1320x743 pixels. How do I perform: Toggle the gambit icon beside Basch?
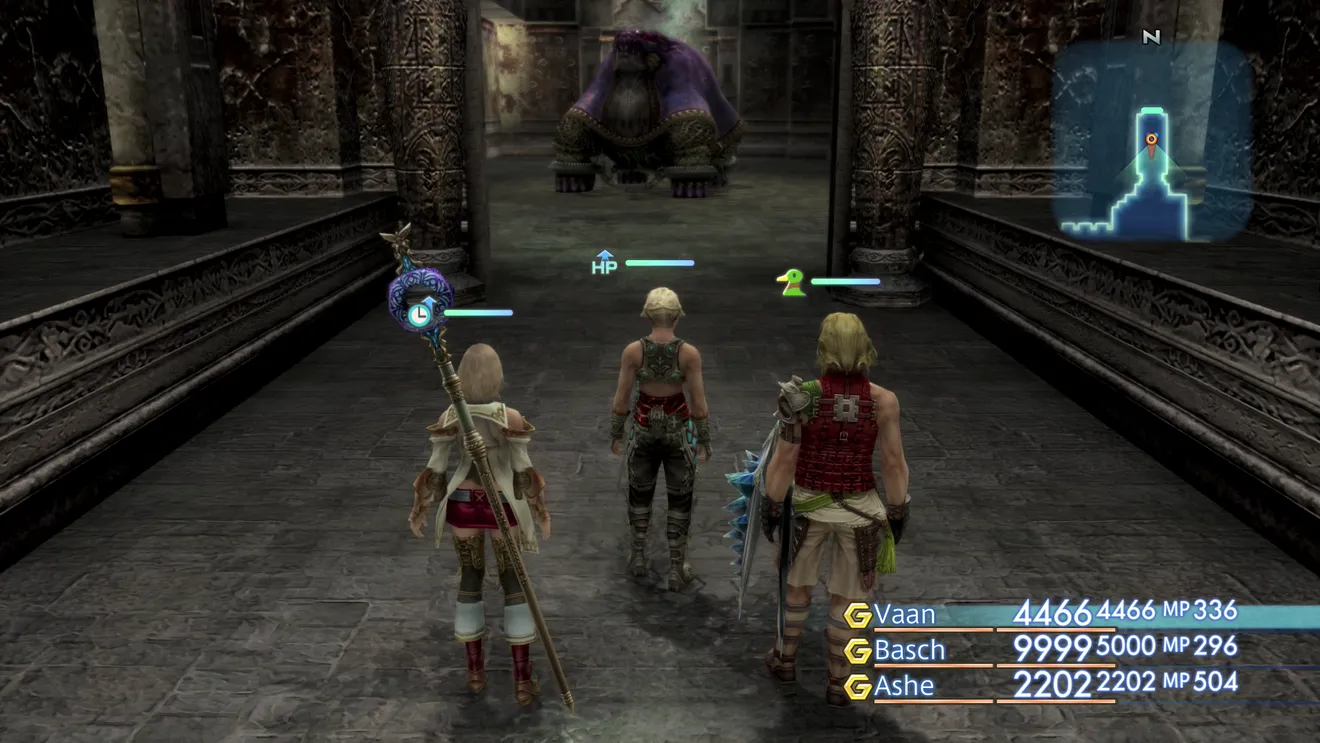point(857,651)
